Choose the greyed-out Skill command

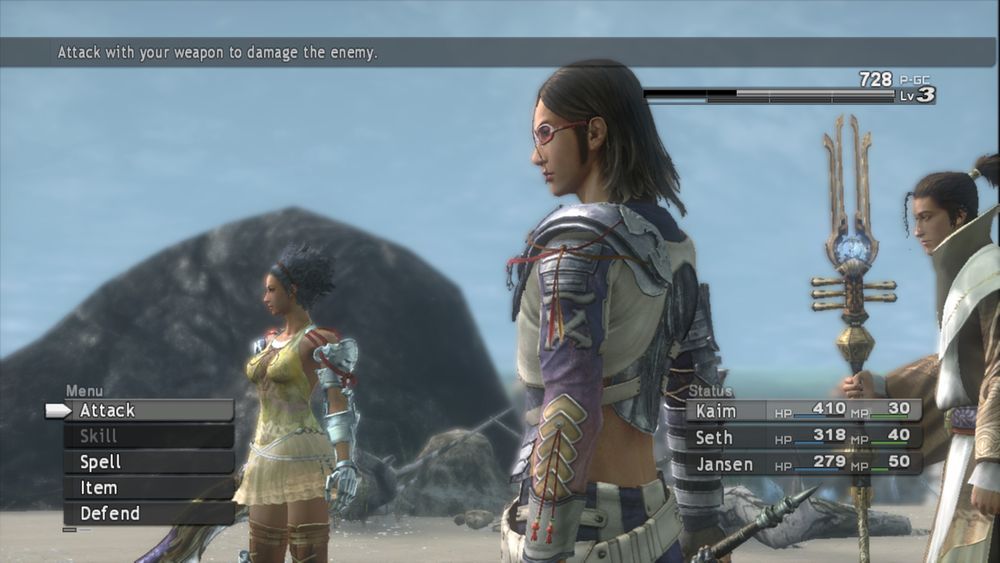coord(148,437)
